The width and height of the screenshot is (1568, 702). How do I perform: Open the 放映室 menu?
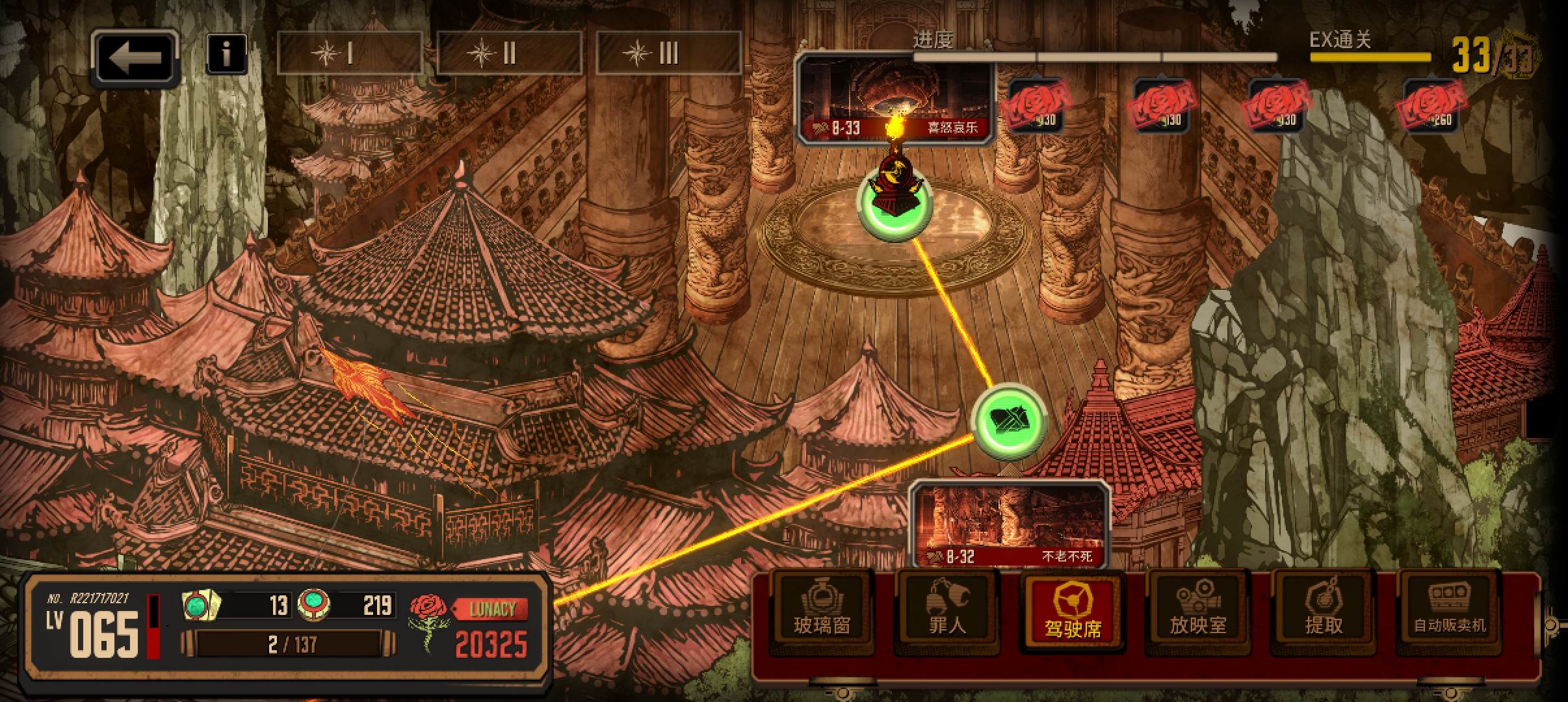(x=1198, y=612)
